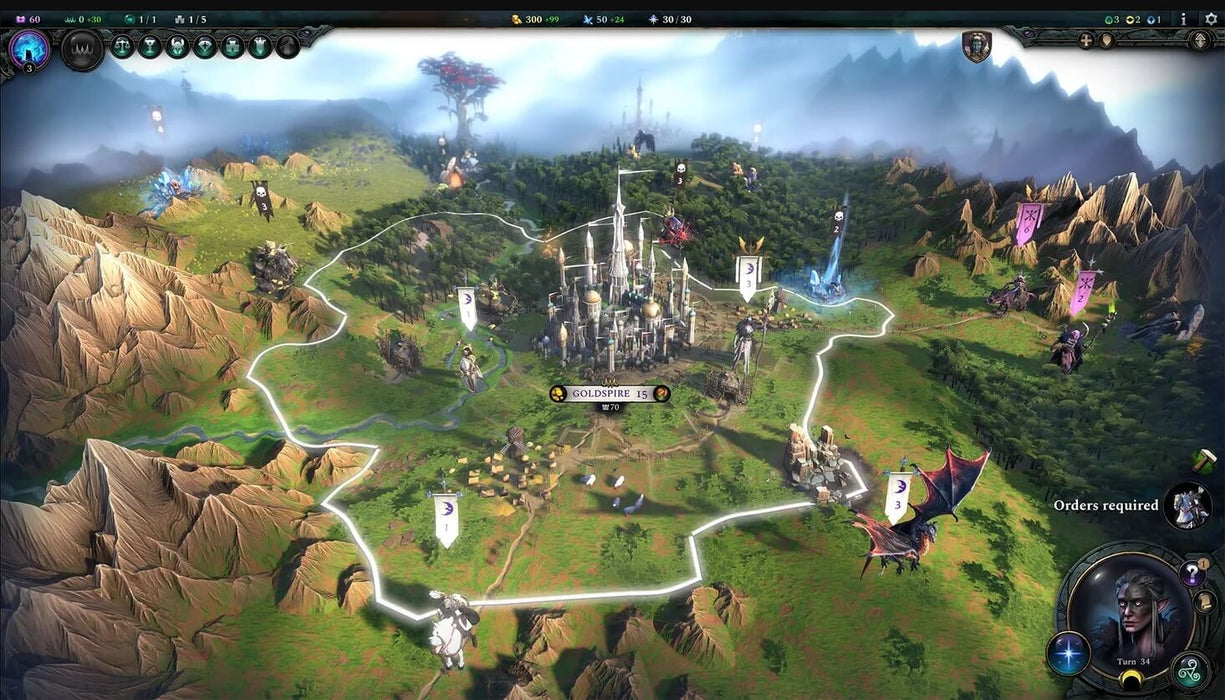Open the blue star spell book

1067,653
